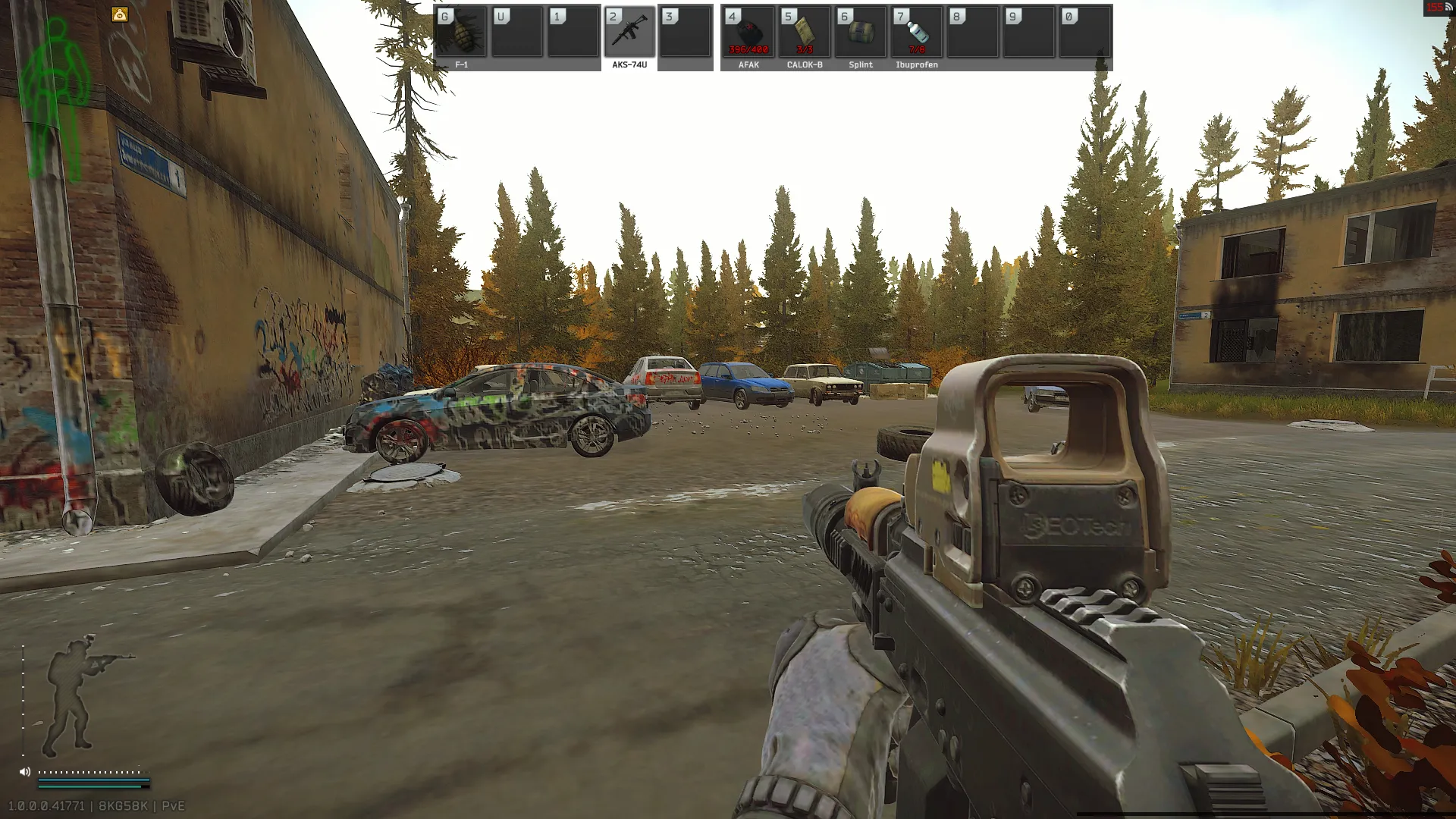Equip the AKS-74U weapon slot
Viewport: 1456px width, 819px height.
(629, 33)
